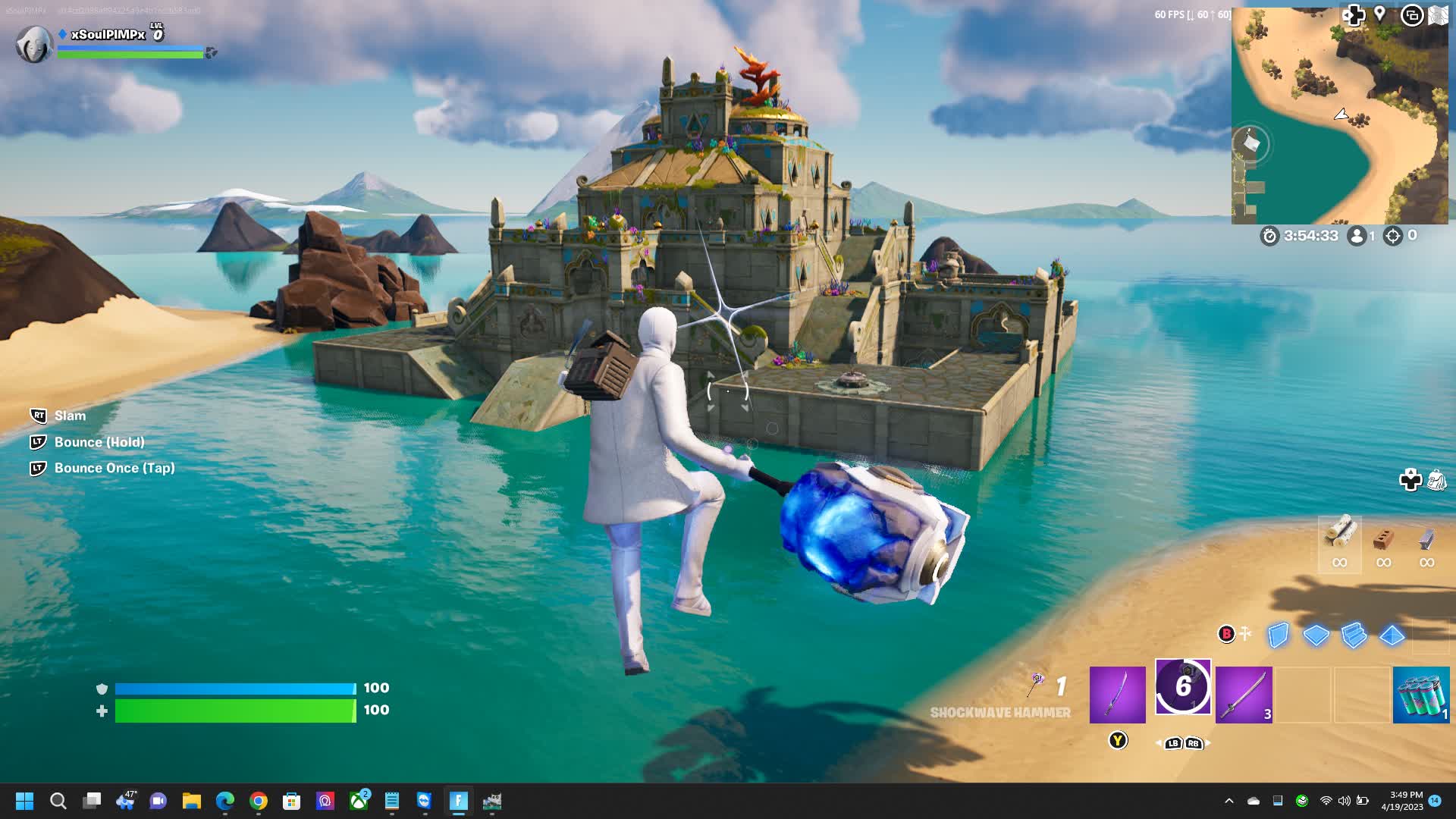Click the eliminations counter crosshair icon

[1392, 235]
